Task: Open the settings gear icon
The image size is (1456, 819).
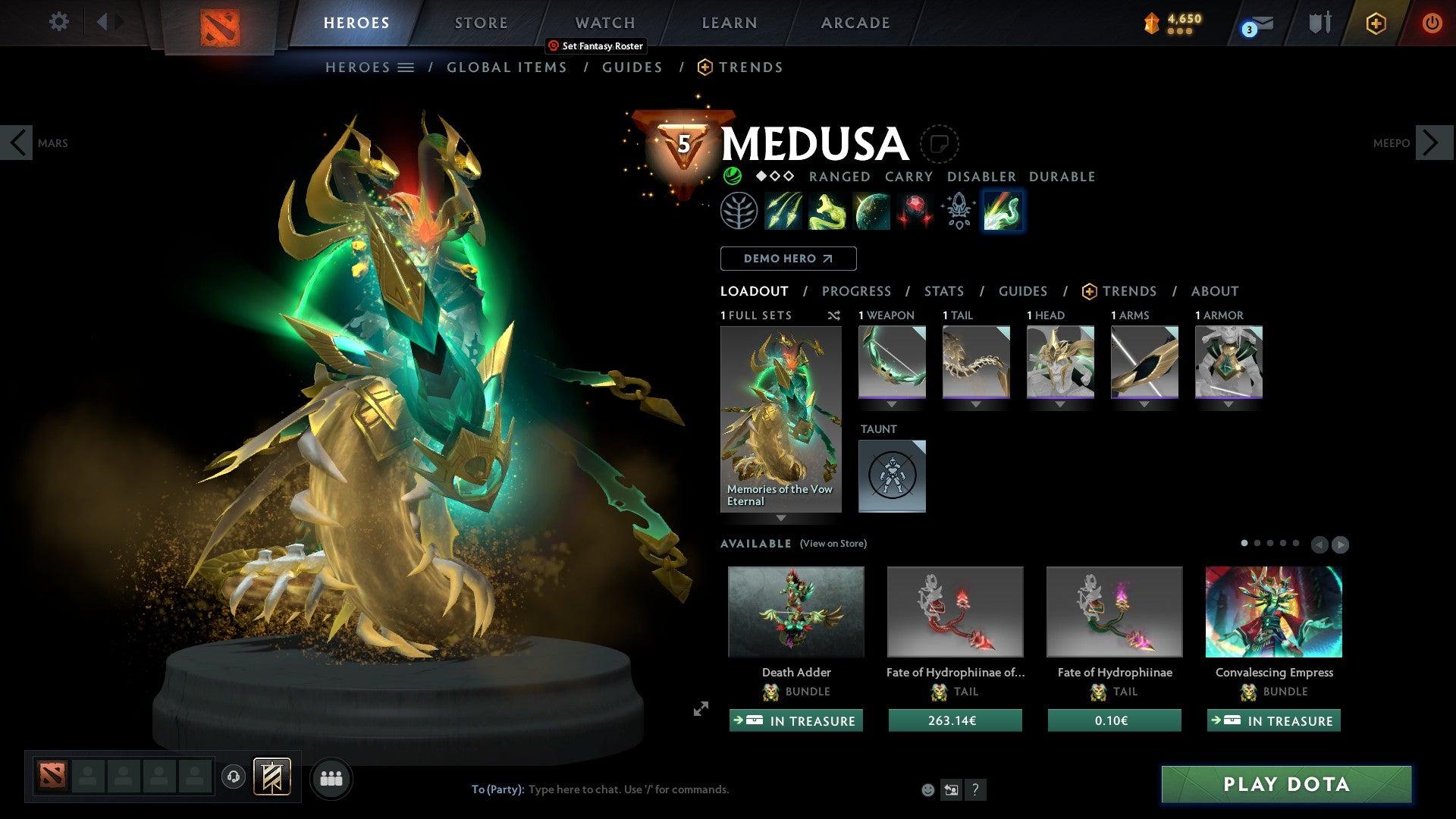Action: click(58, 23)
